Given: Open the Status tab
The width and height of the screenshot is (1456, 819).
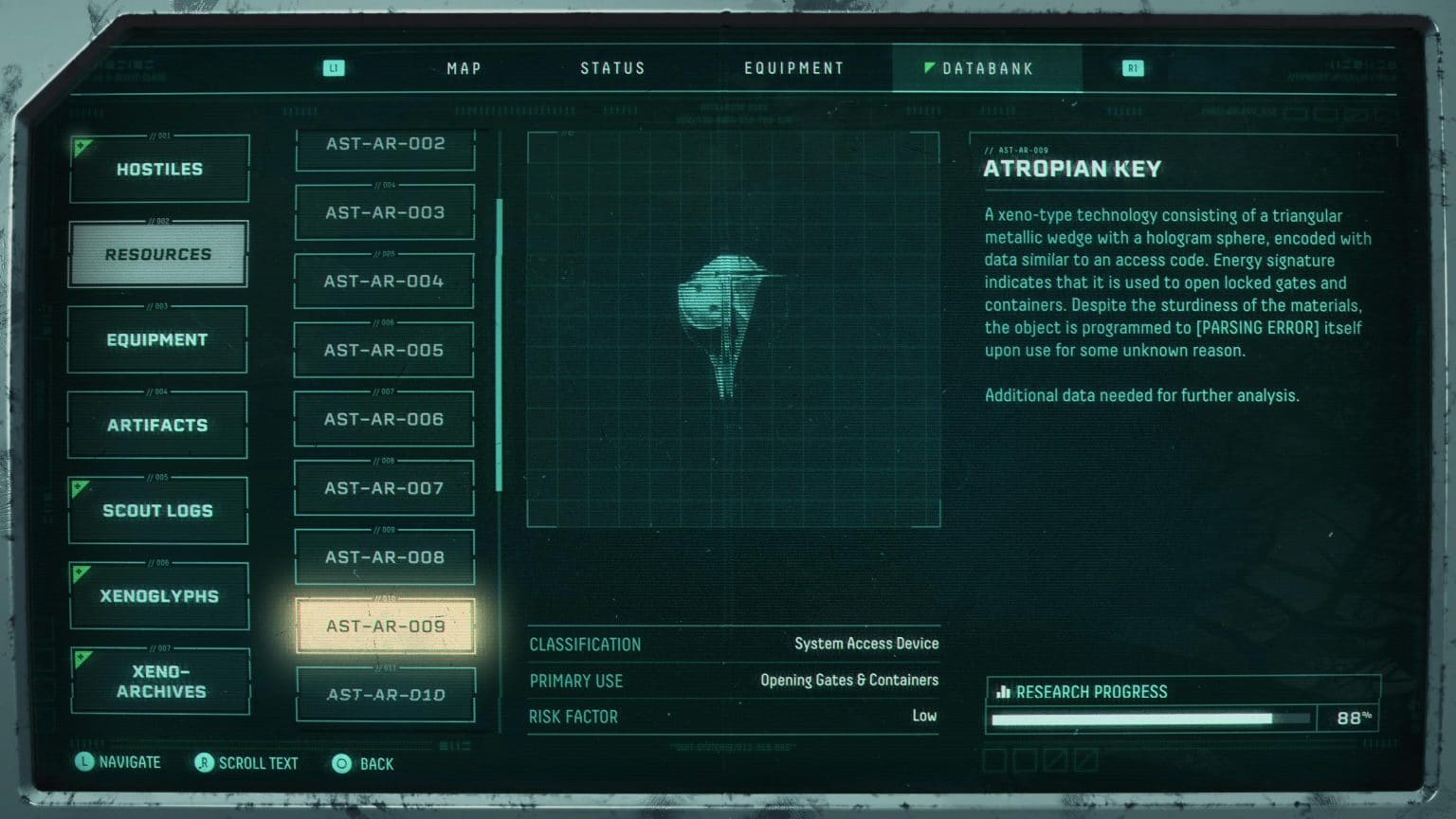Looking at the screenshot, I should click(x=612, y=68).
